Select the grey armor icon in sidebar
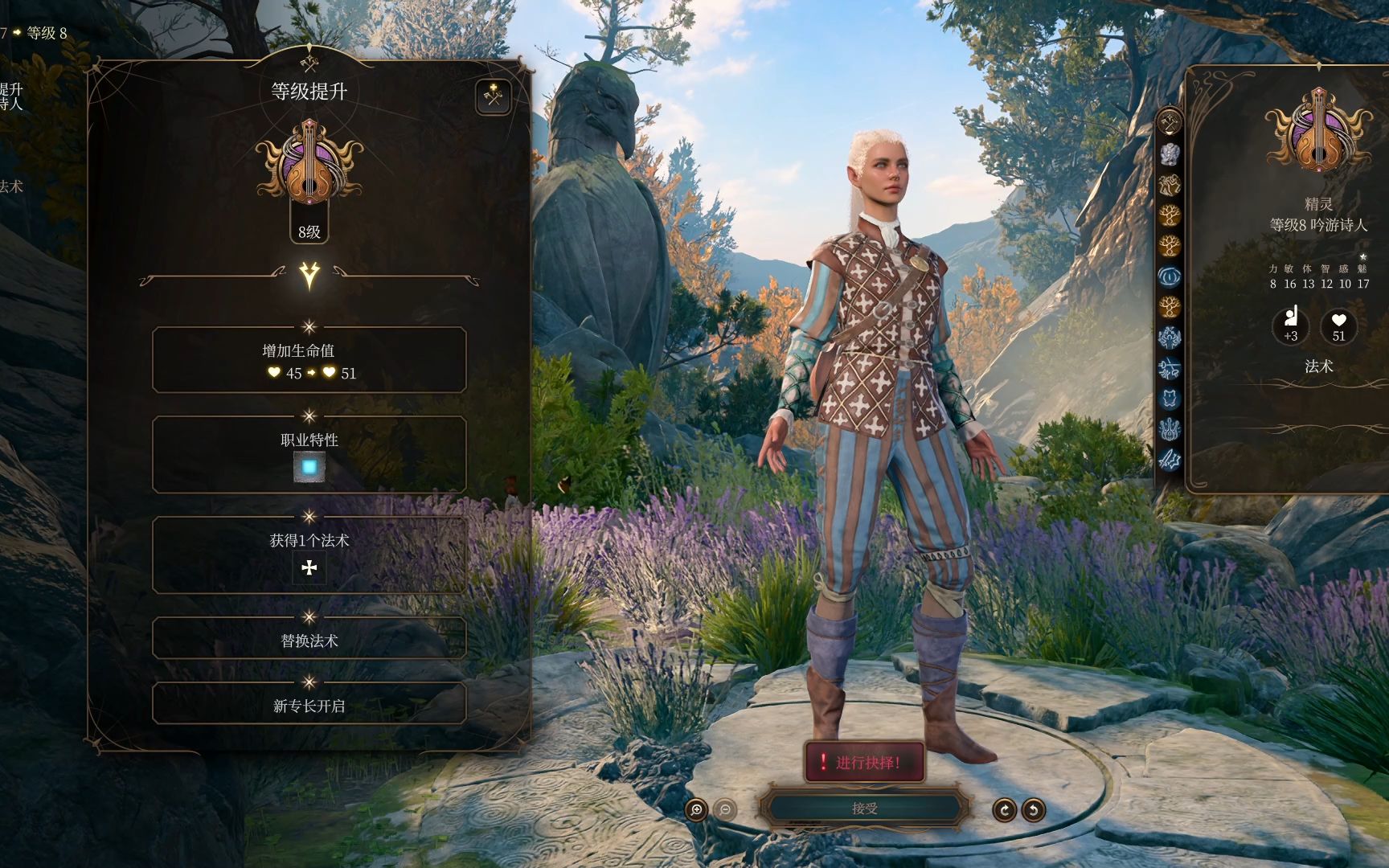 (x=1169, y=154)
